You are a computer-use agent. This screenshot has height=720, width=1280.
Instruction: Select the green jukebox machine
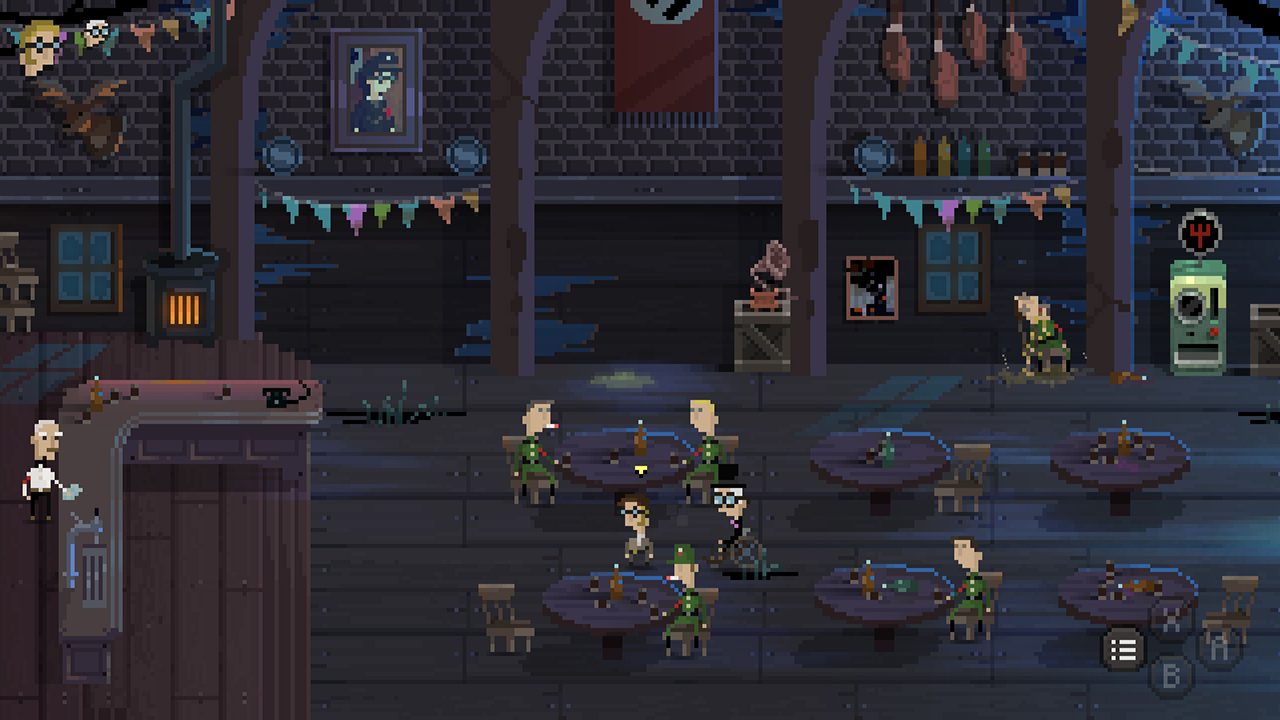click(1196, 310)
